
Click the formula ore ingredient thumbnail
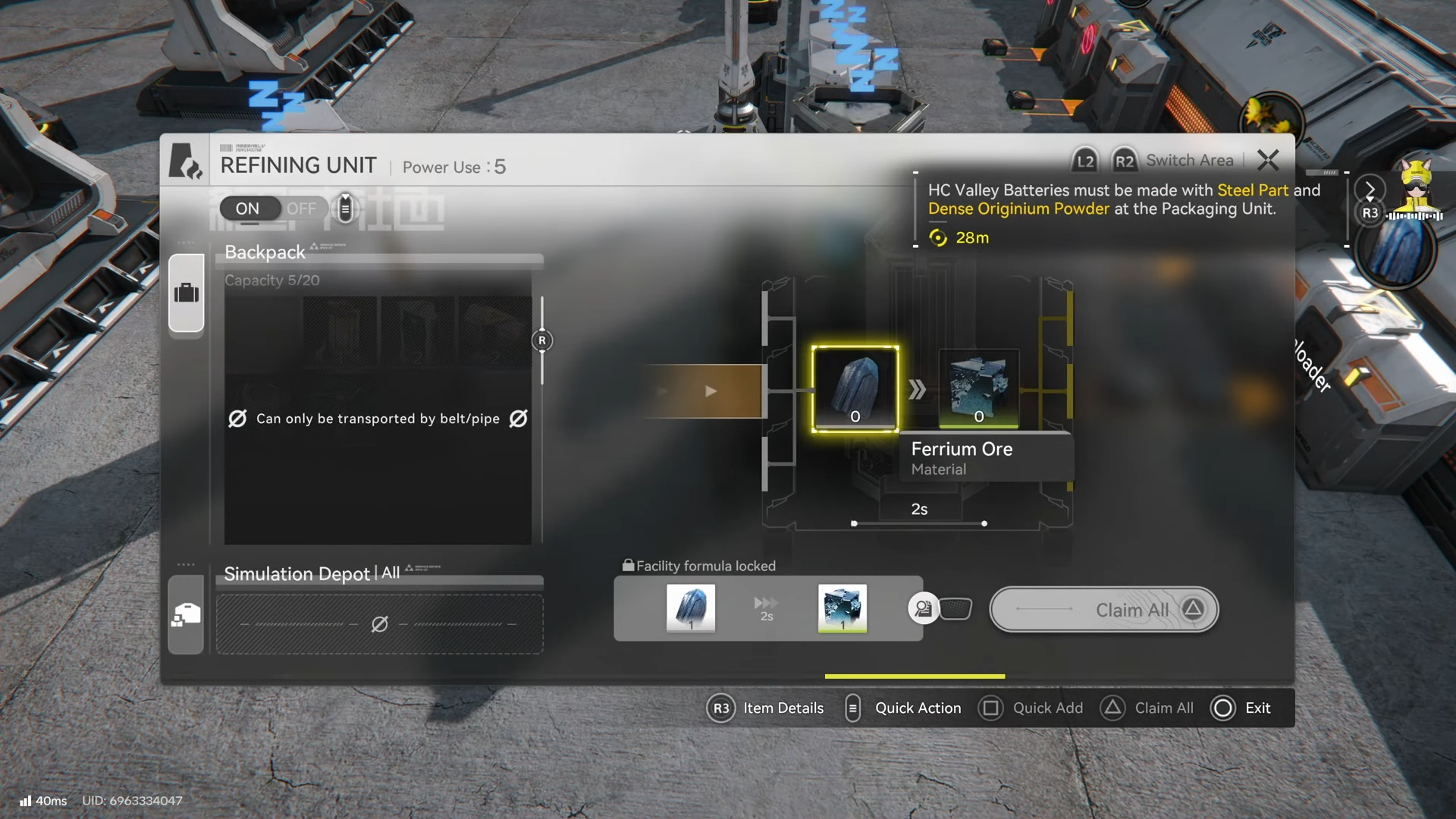tap(691, 608)
